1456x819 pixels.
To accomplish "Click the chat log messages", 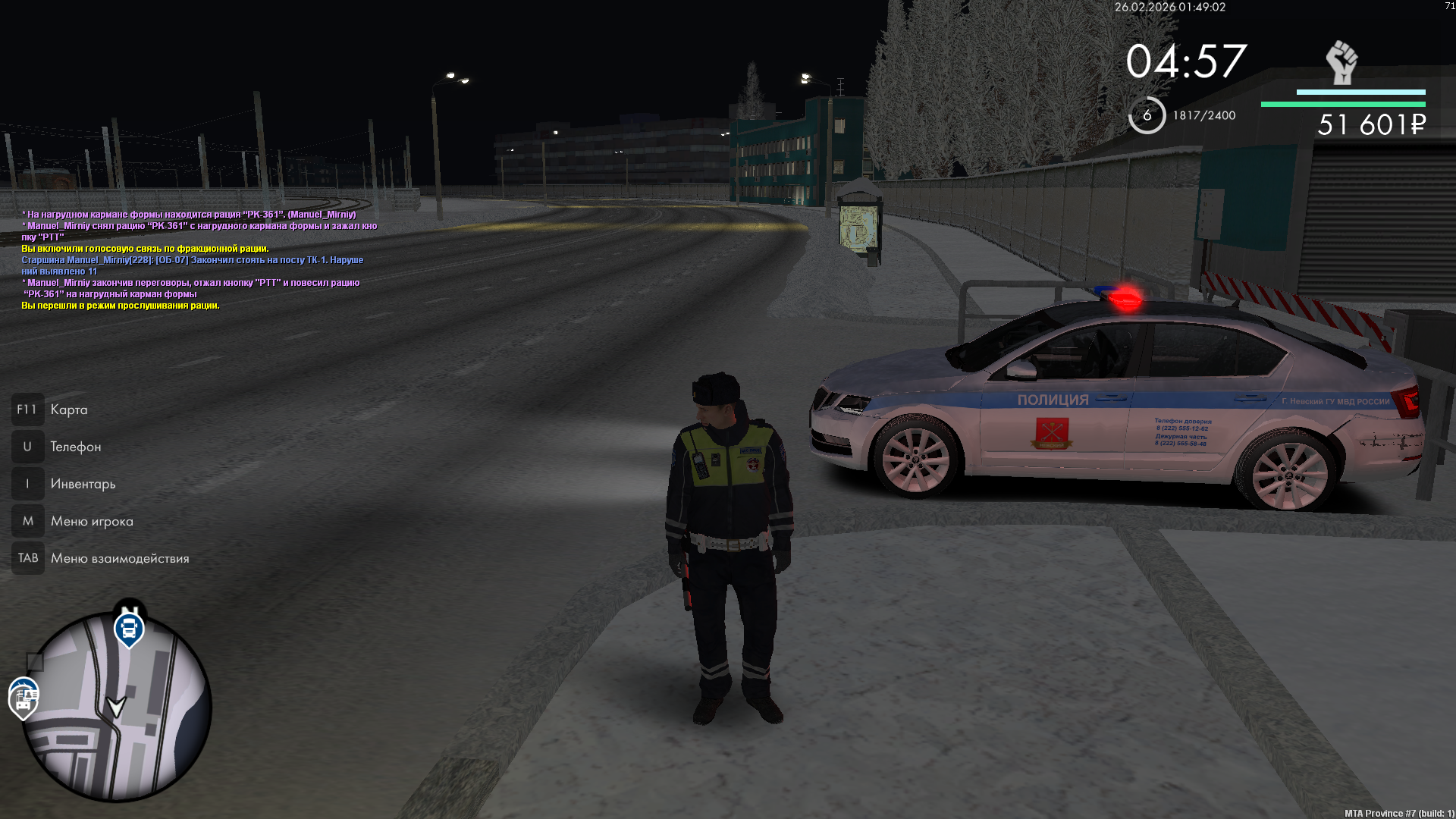I will coord(199,260).
